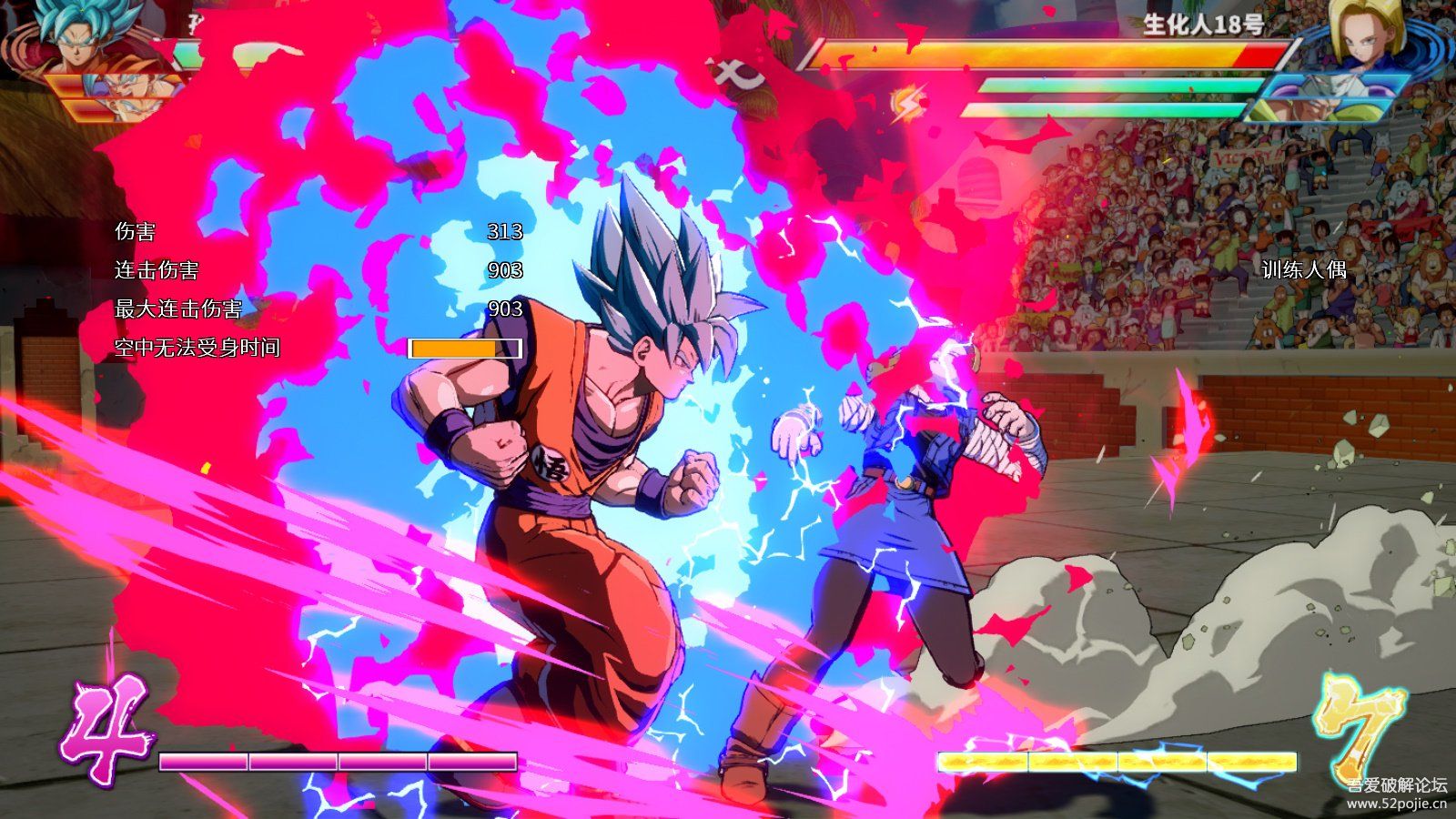Open the www.52pojie.cn watermark link

click(1396, 804)
